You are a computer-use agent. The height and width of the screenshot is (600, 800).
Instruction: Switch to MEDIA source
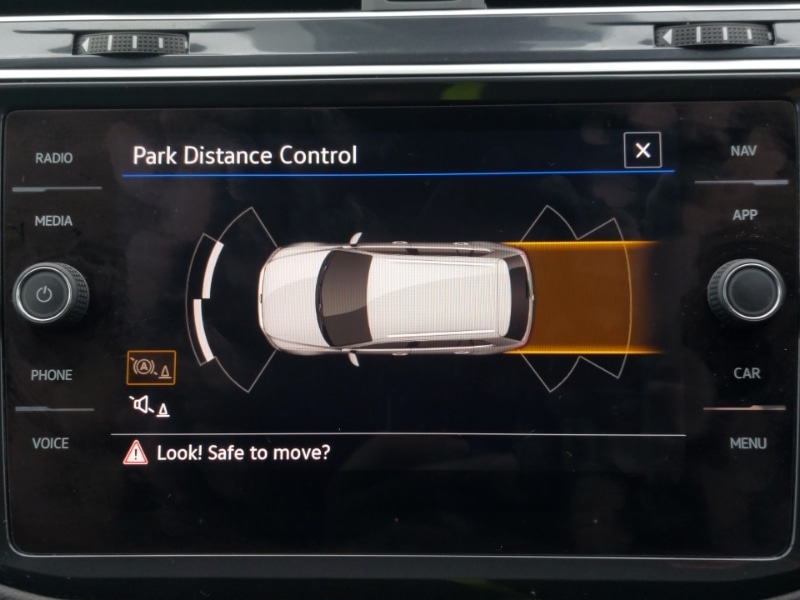coord(54,221)
